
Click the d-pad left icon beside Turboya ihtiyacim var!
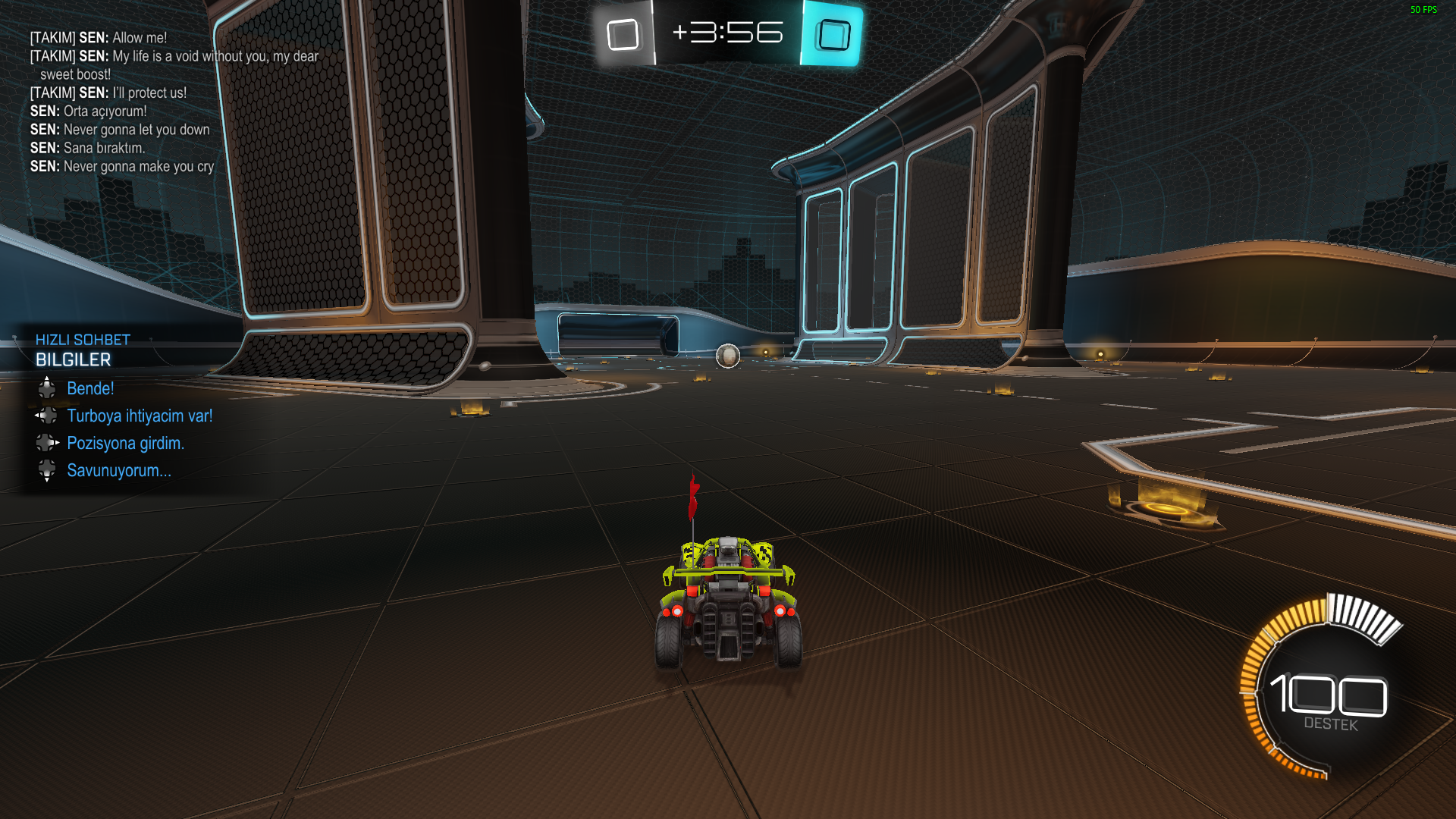[48, 416]
